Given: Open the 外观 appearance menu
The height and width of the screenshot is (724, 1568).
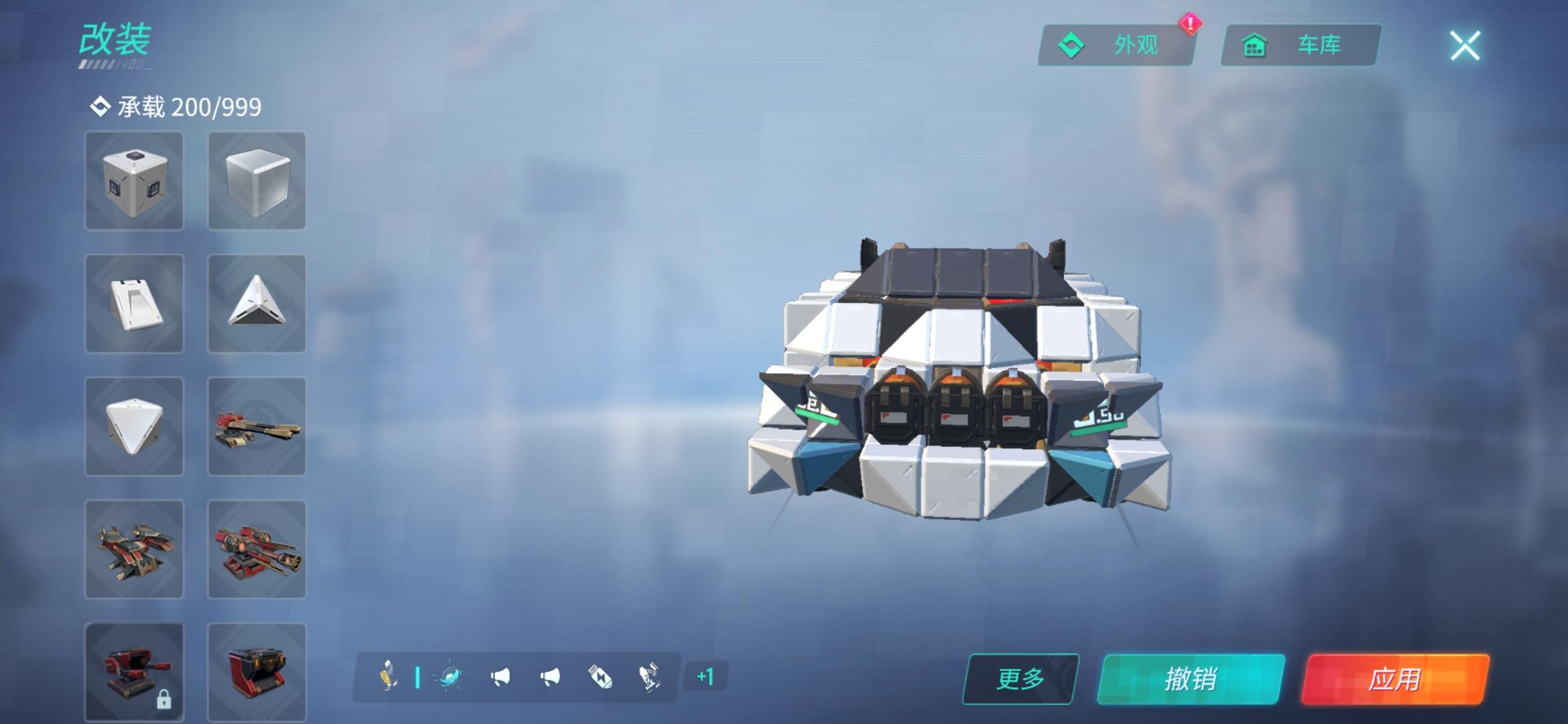Looking at the screenshot, I should tap(1116, 46).
